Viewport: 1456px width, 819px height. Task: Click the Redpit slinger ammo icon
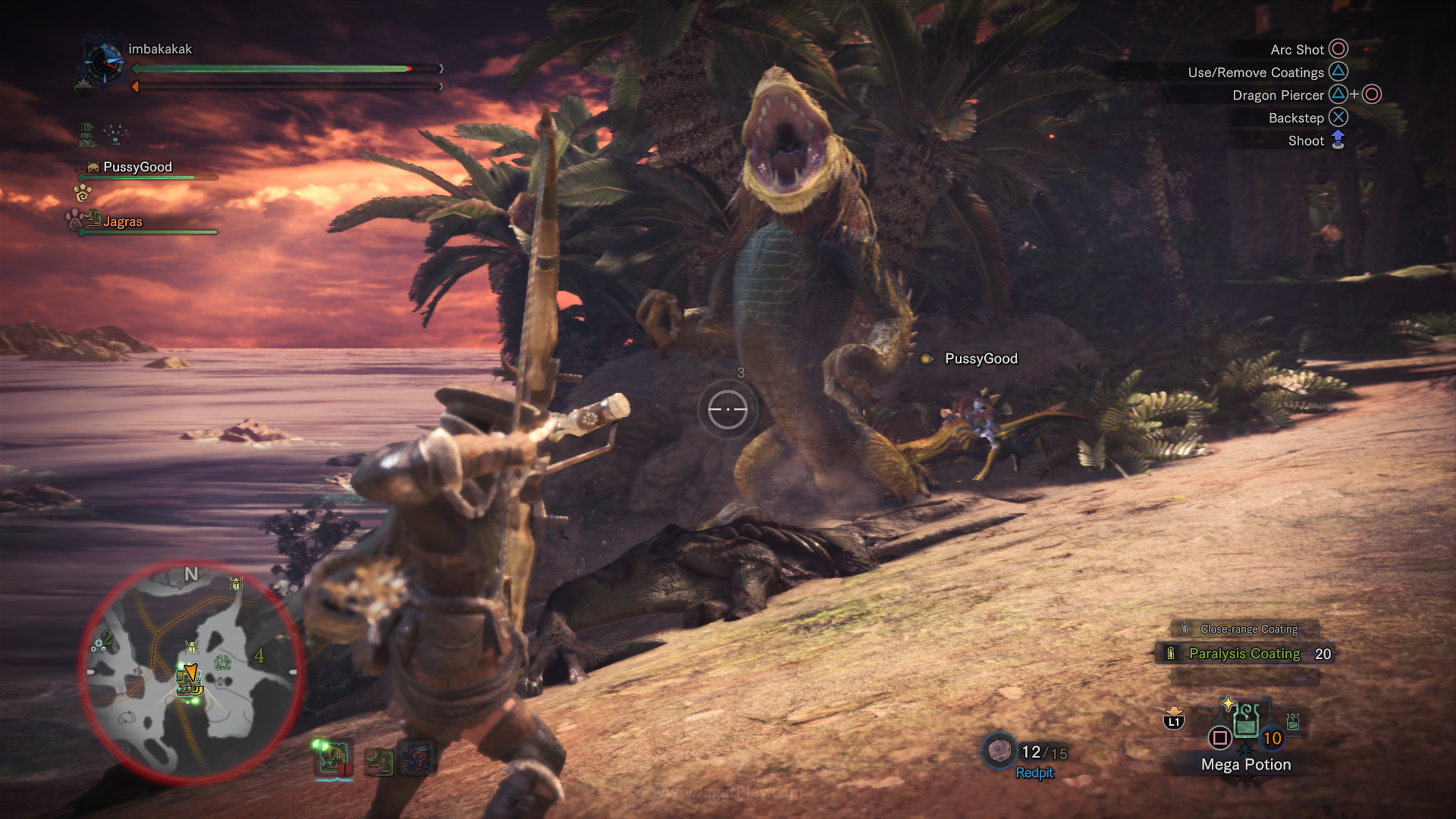point(999,751)
